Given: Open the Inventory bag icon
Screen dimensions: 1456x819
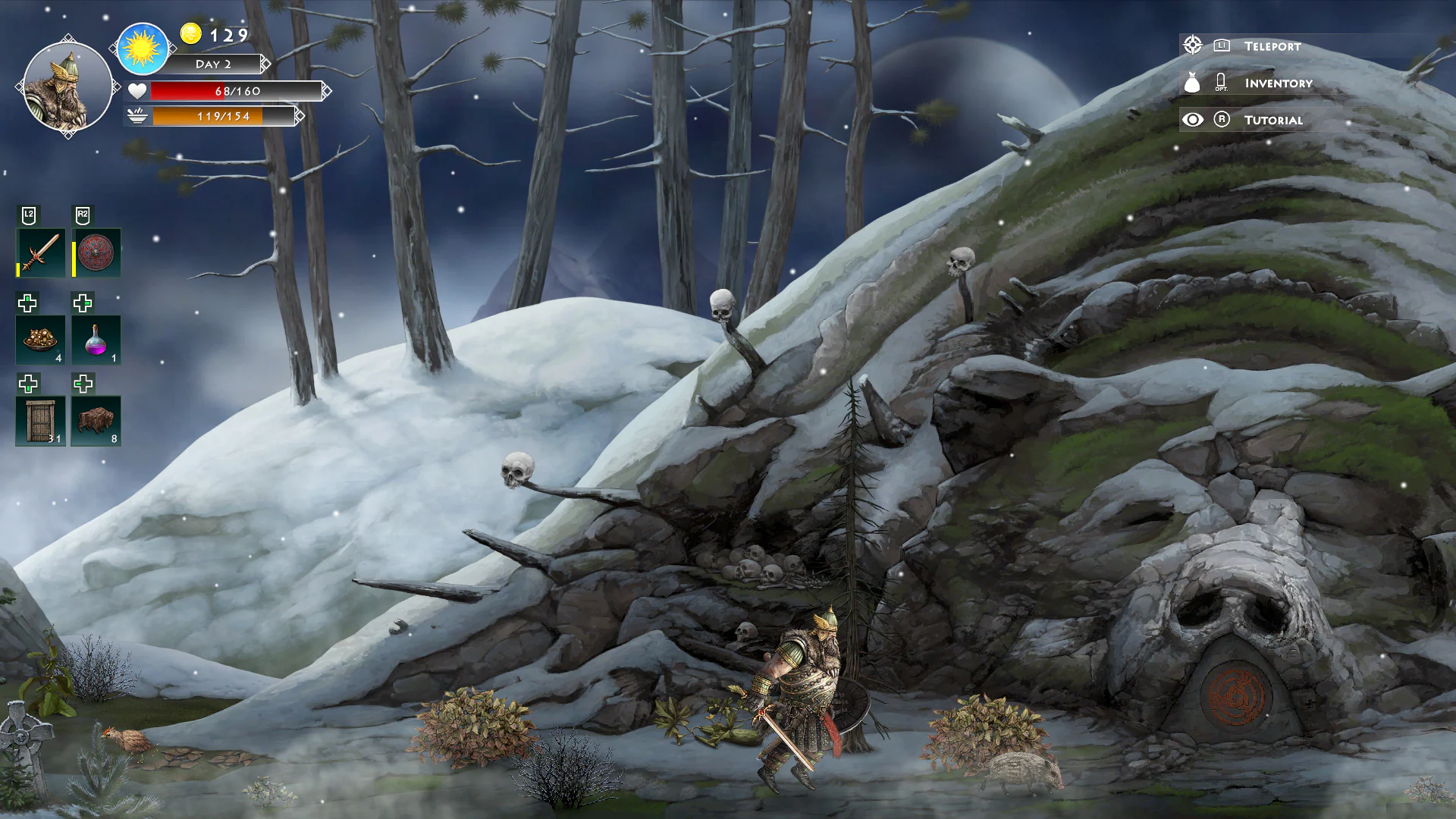Looking at the screenshot, I should 1193,83.
